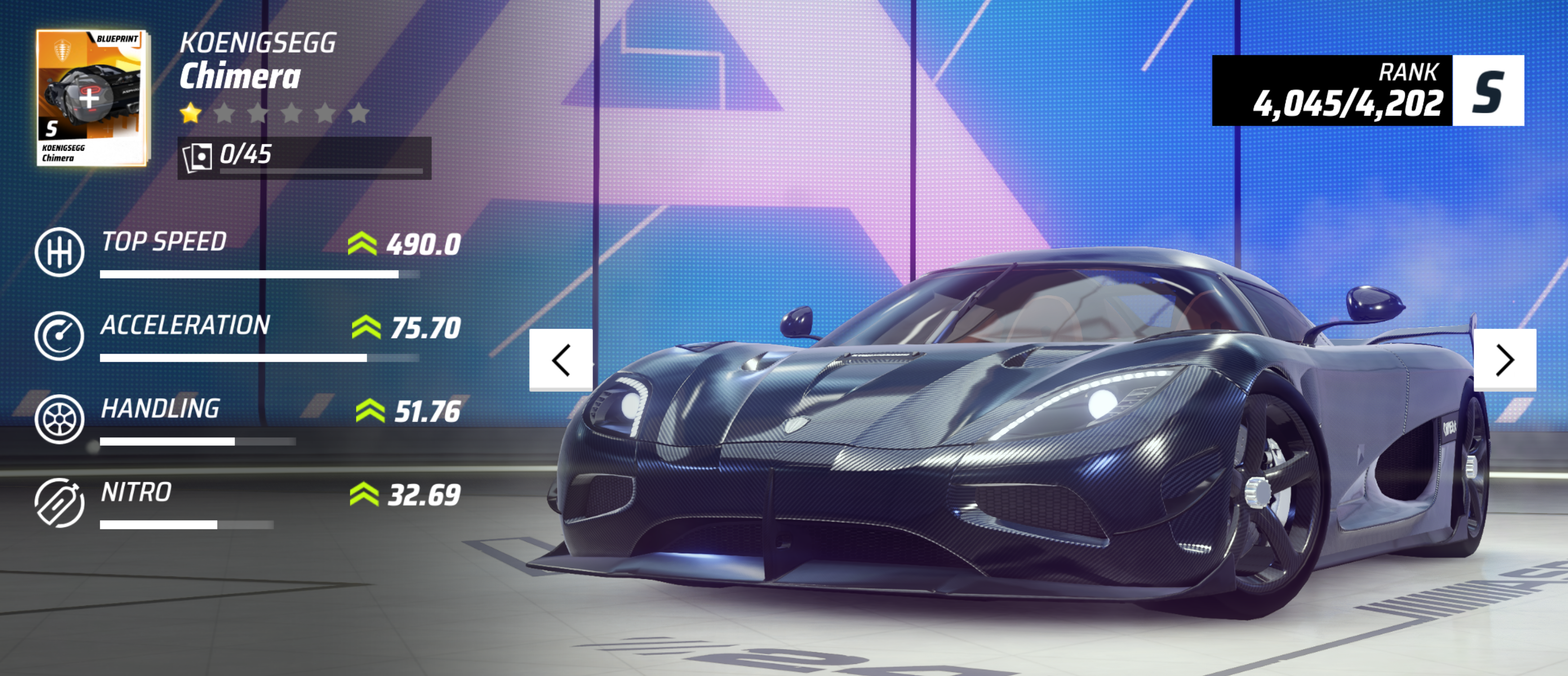
Task: Open the Koenigsegg Chimera blueprint card
Action: (x=91, y=98)
